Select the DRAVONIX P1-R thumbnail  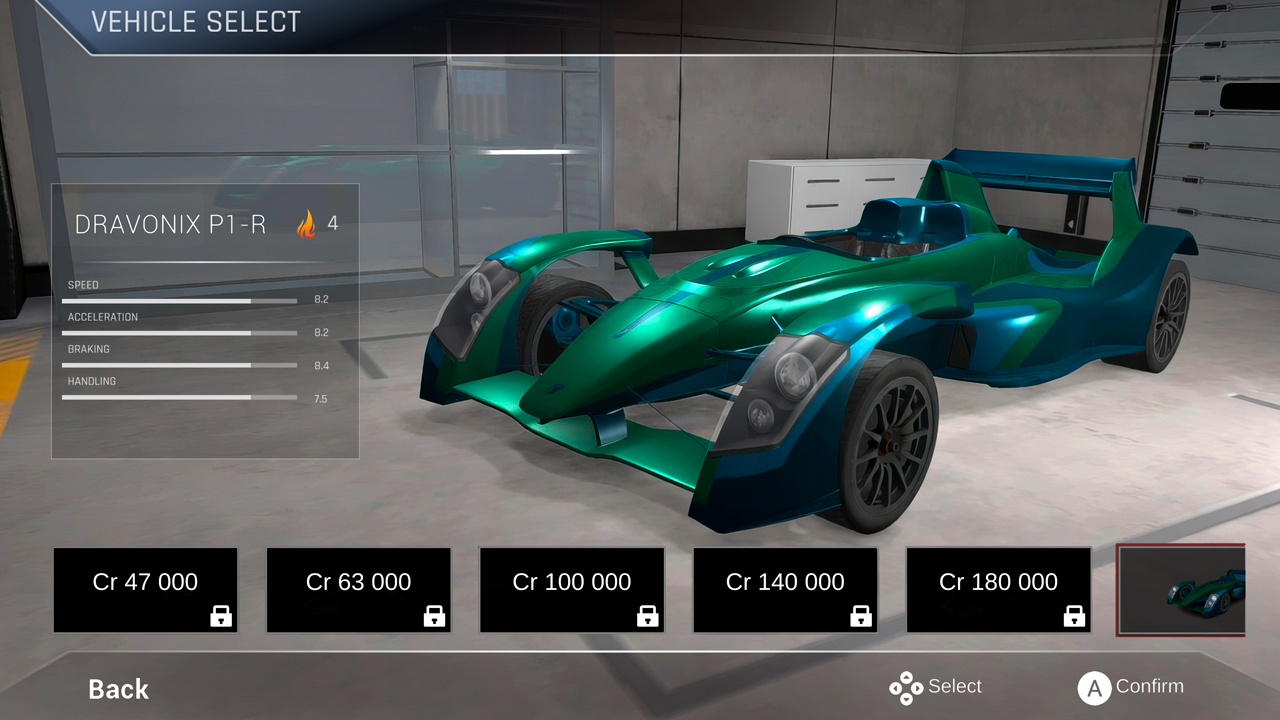point(1182,590)
